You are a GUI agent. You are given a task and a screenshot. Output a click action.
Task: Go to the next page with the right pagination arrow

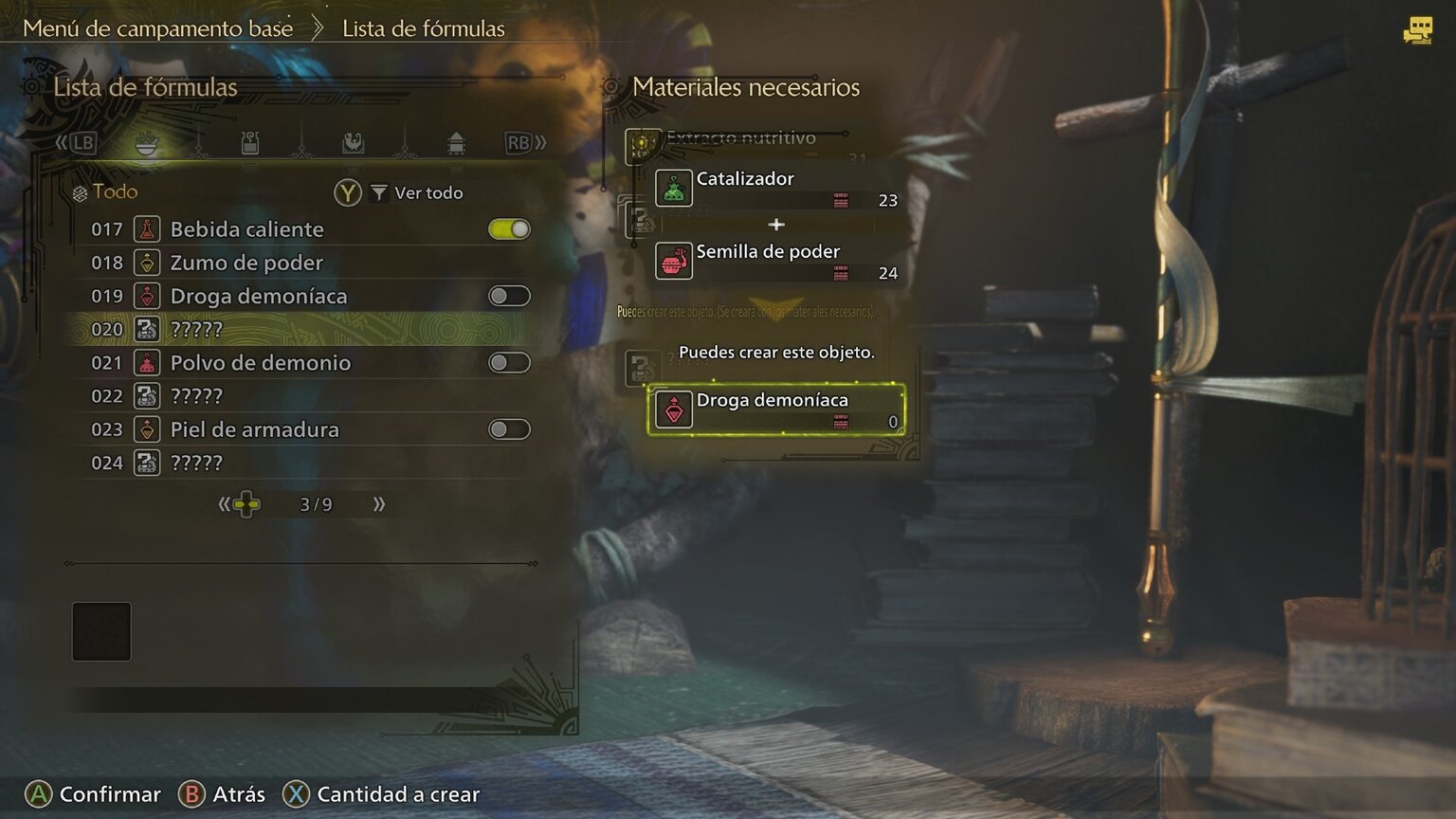click(x=377, y=504)
